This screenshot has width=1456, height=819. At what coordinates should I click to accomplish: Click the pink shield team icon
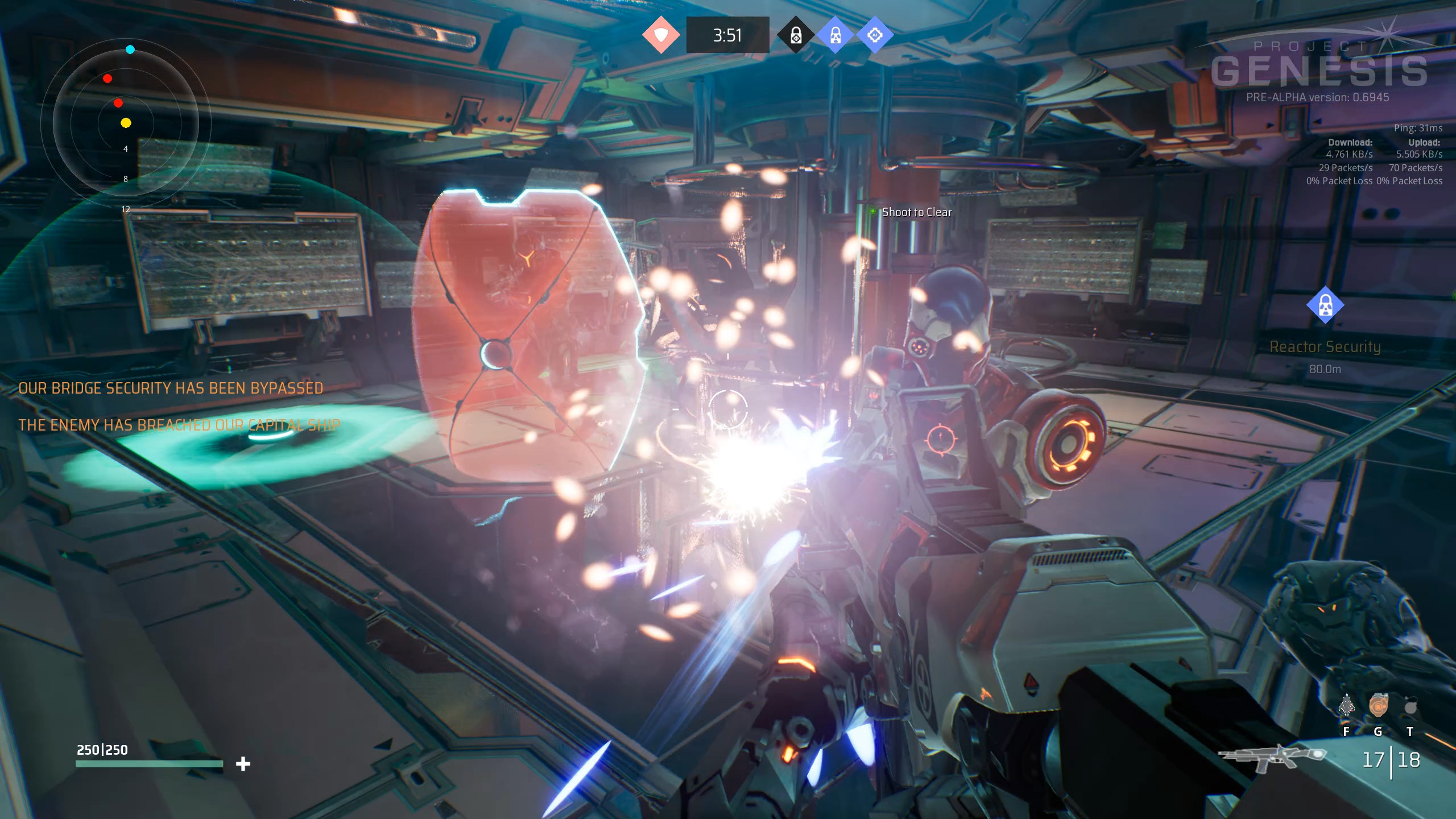(x=660, y=35)
